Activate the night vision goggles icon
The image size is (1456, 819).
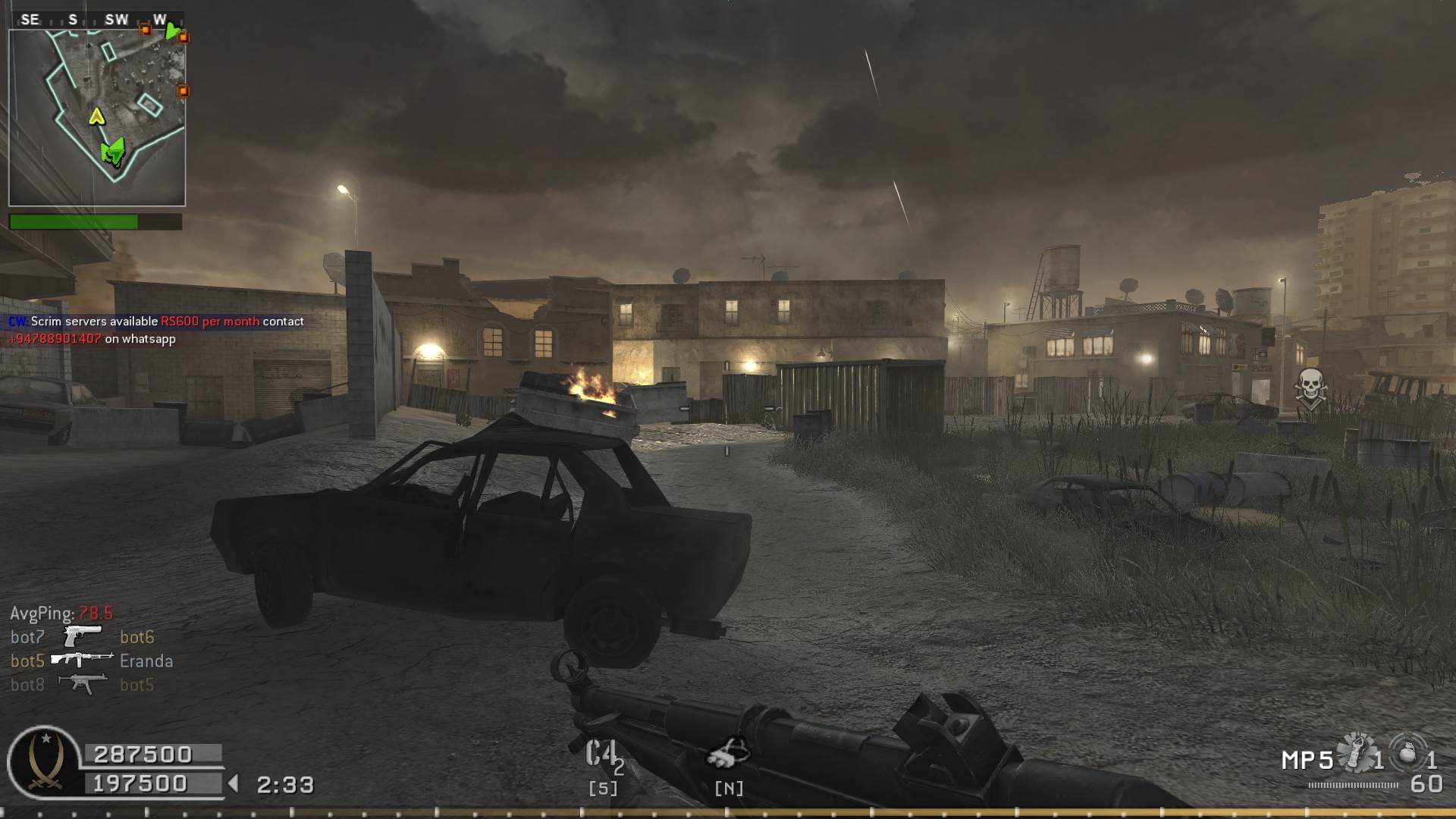click(x=728, y=752)
